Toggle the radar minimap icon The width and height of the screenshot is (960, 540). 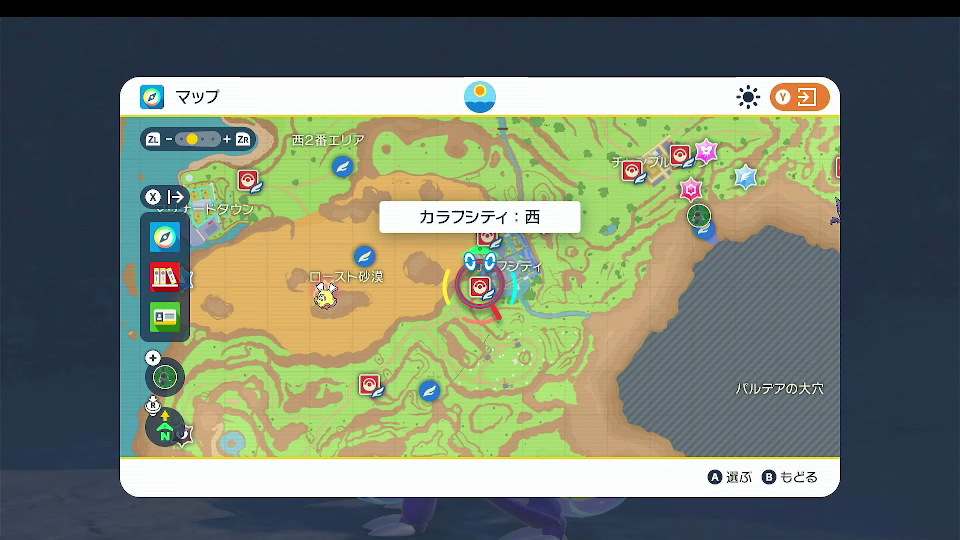point(165,377)
